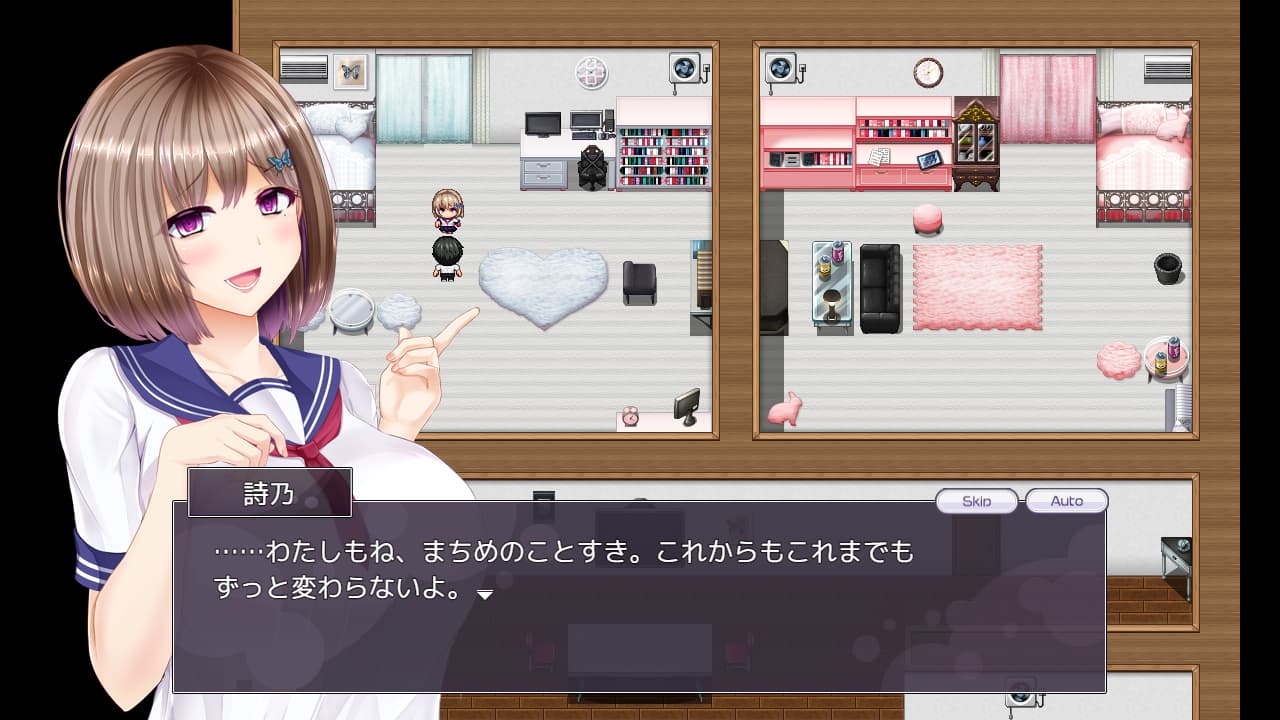Screen dimensions: 1280x720
Task: Click the wall clock in the pink room
Action: coord(929,70)
